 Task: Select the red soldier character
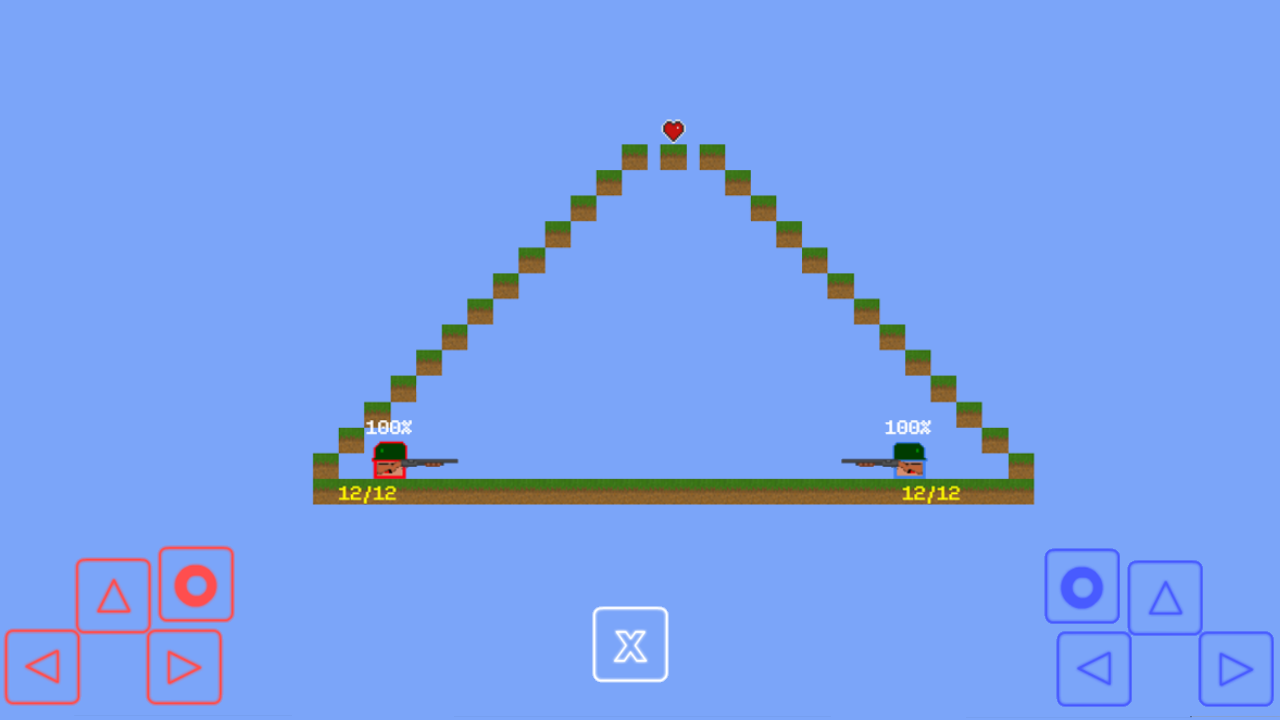click(x=388, y=462)
